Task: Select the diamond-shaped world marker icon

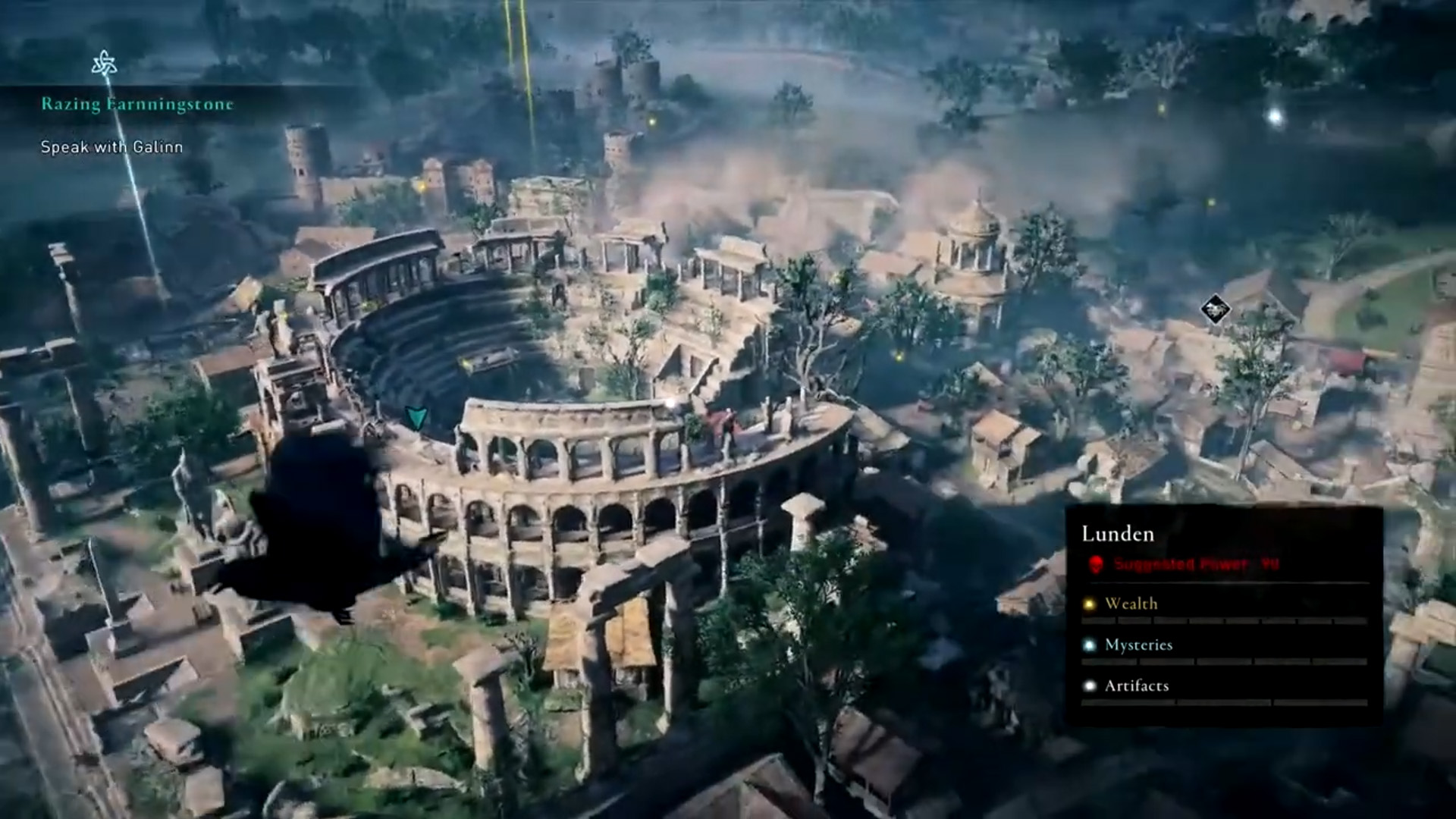Action: (x=1215, y=309)
